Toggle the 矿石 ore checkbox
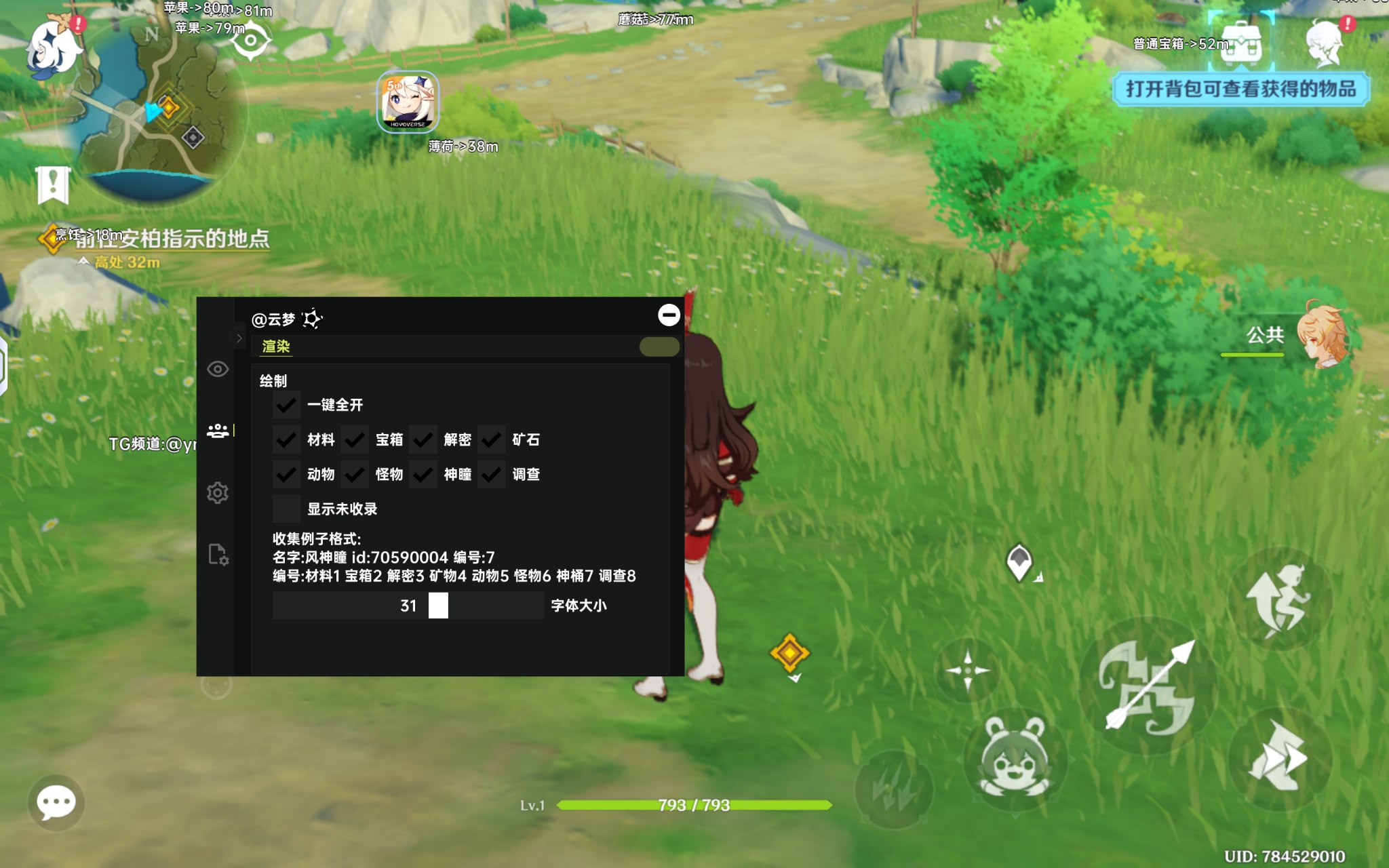 [491, 439]
